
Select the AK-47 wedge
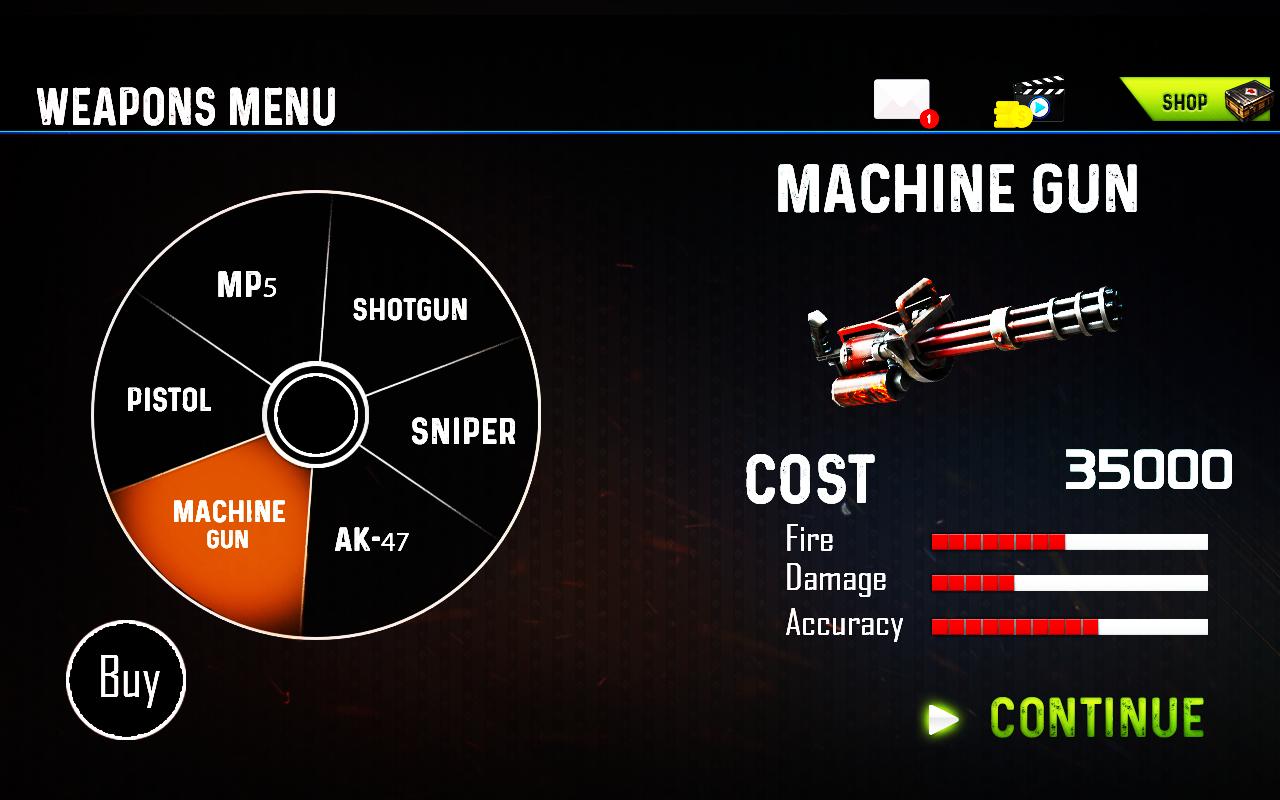pos(372,541)
